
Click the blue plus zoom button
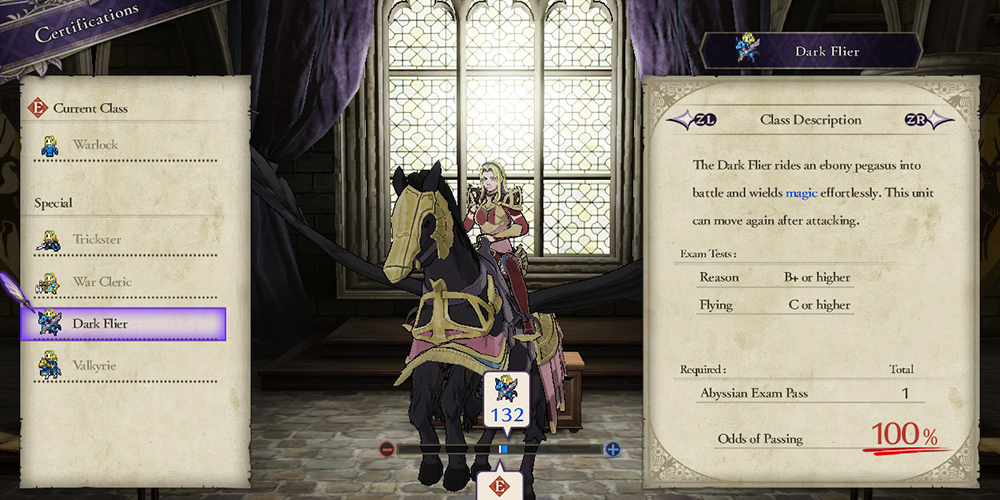613,450
